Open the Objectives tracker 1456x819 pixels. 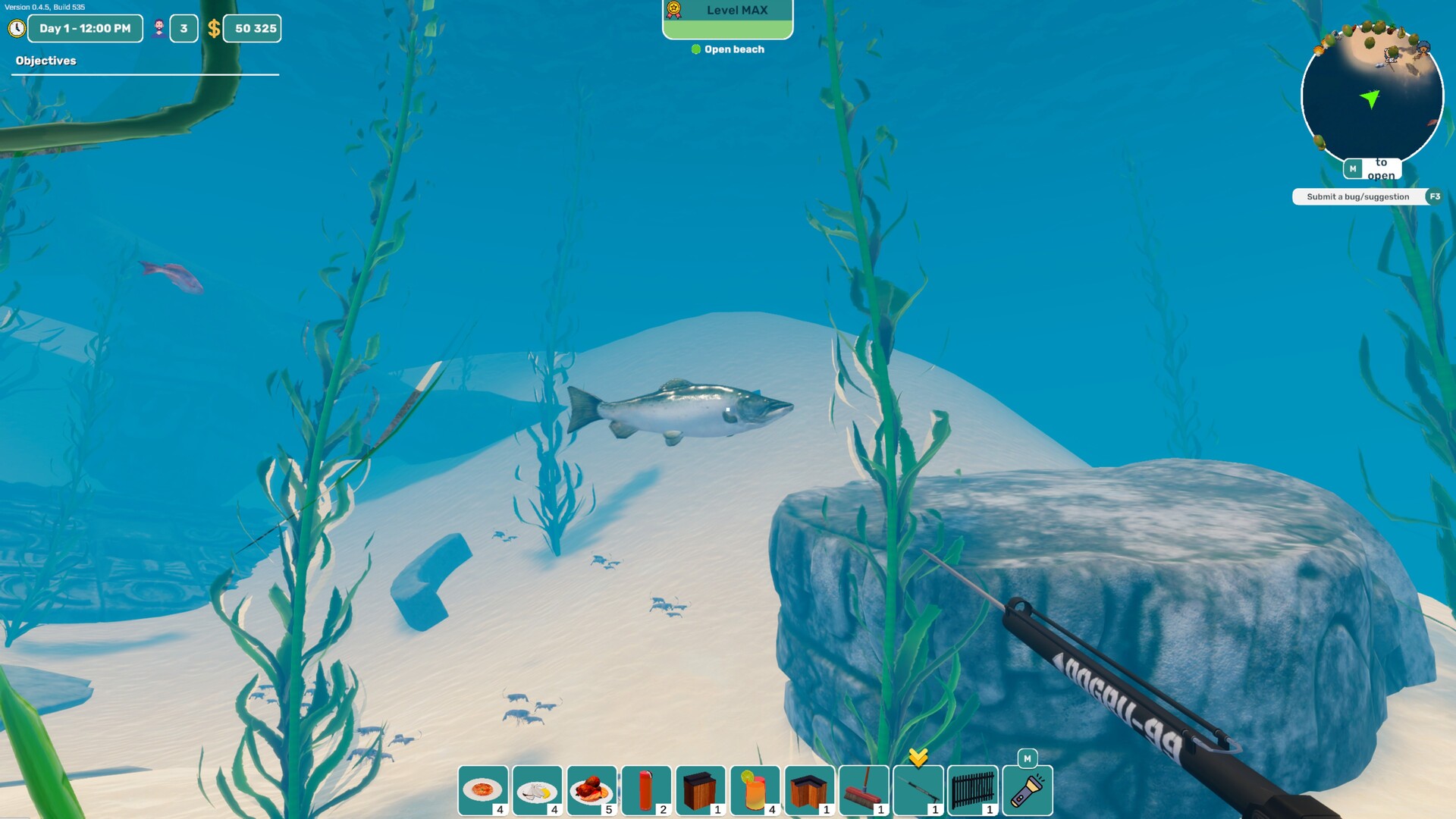[46, 61]
